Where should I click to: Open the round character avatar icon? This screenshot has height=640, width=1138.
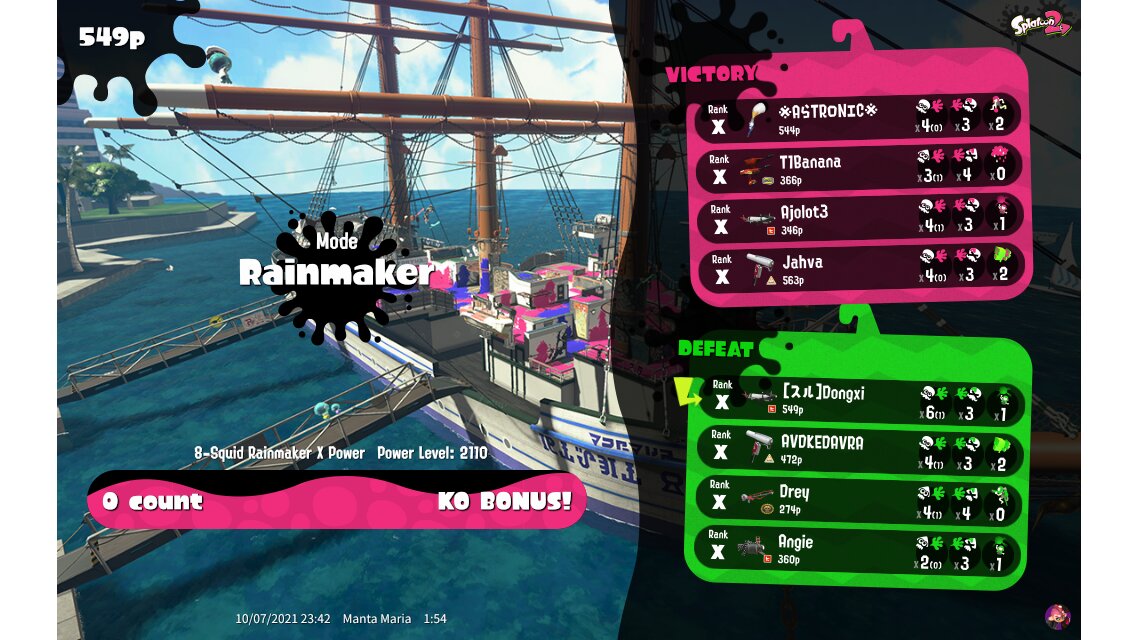(1057, 616)
